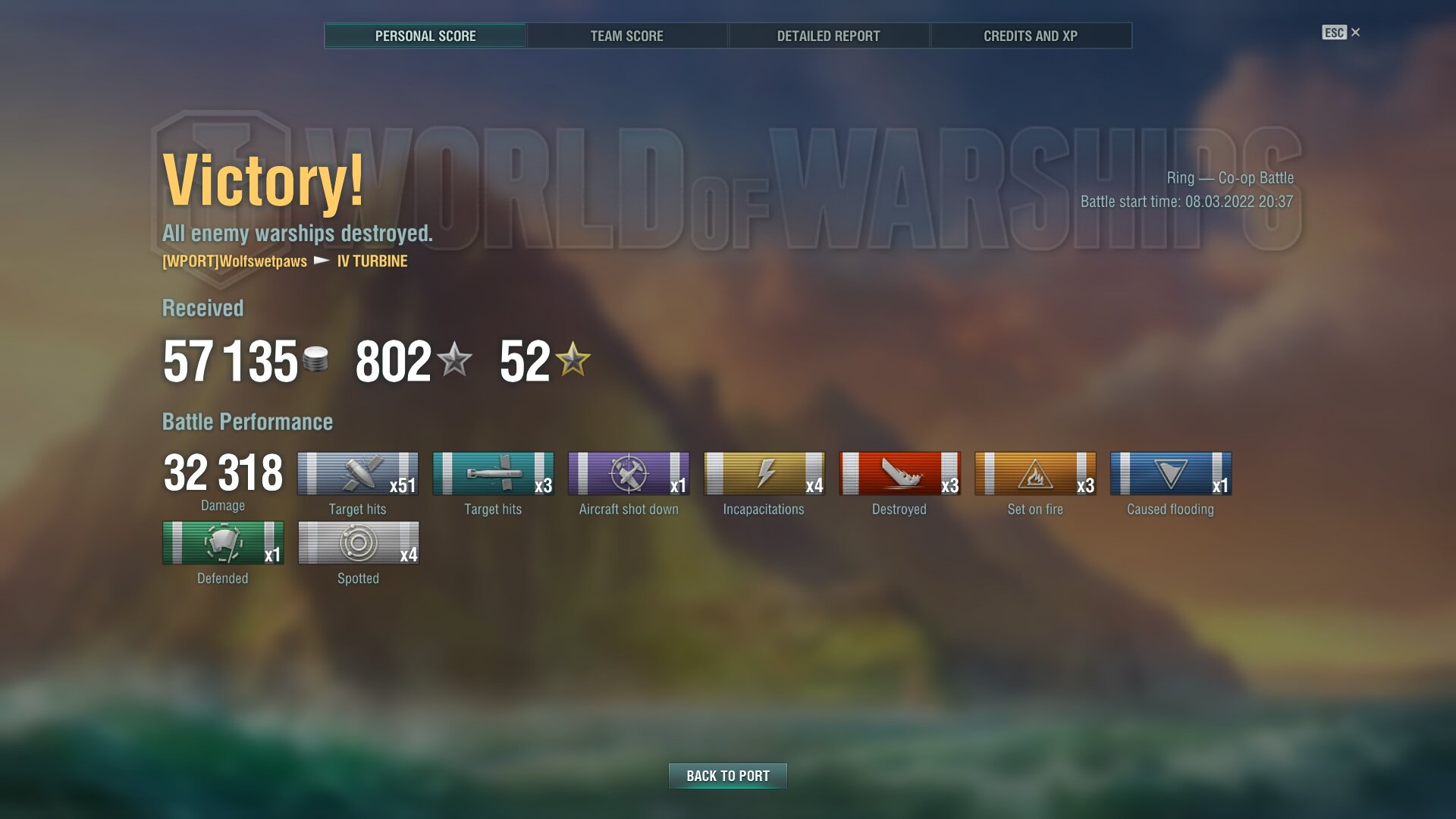Click the Target hits x51 shell ribbon
Image resolution: width=1456 pixels, height=819 pixels.
(x=357, y=474)
